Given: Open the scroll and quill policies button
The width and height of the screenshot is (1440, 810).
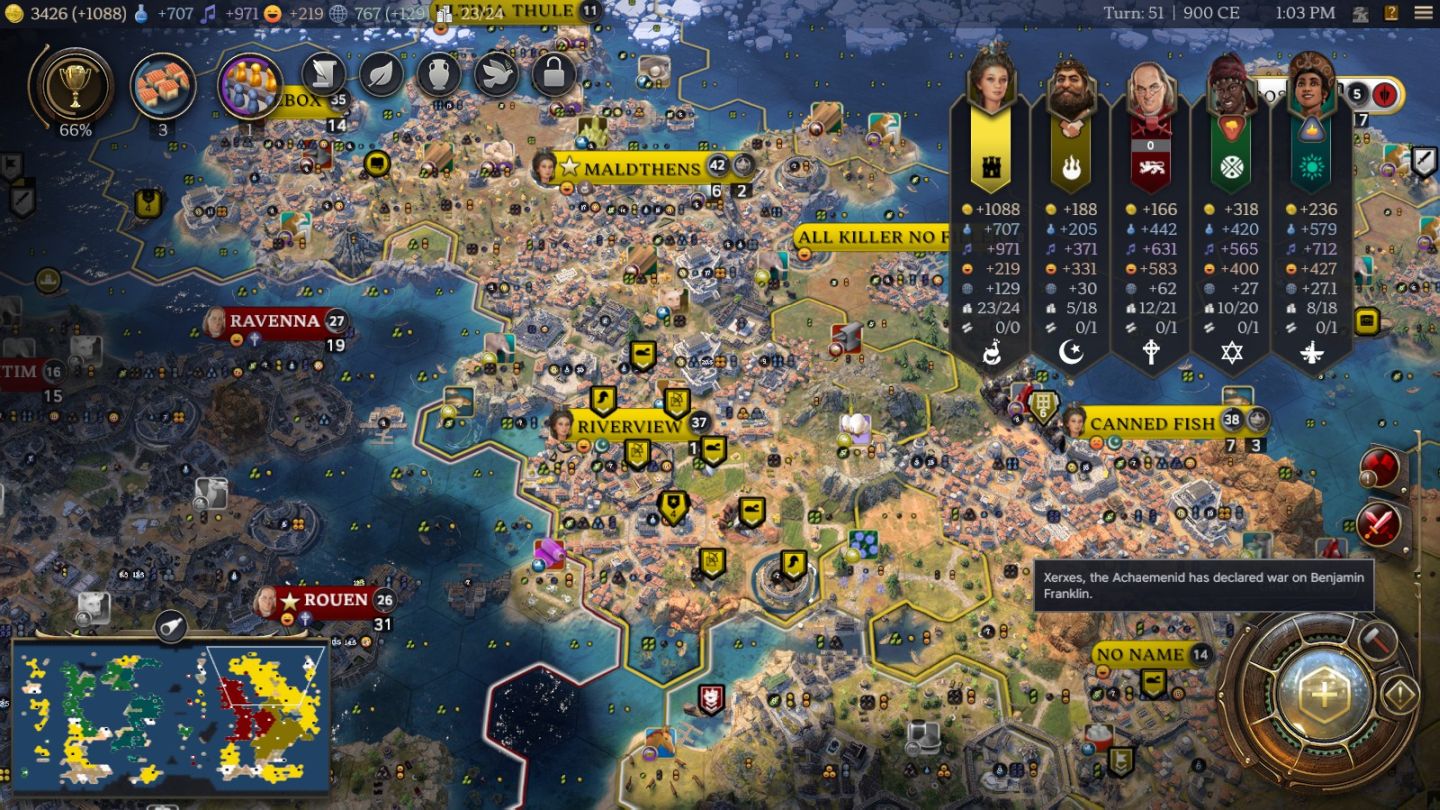Looking at the screenshot, I should point(324,74).
